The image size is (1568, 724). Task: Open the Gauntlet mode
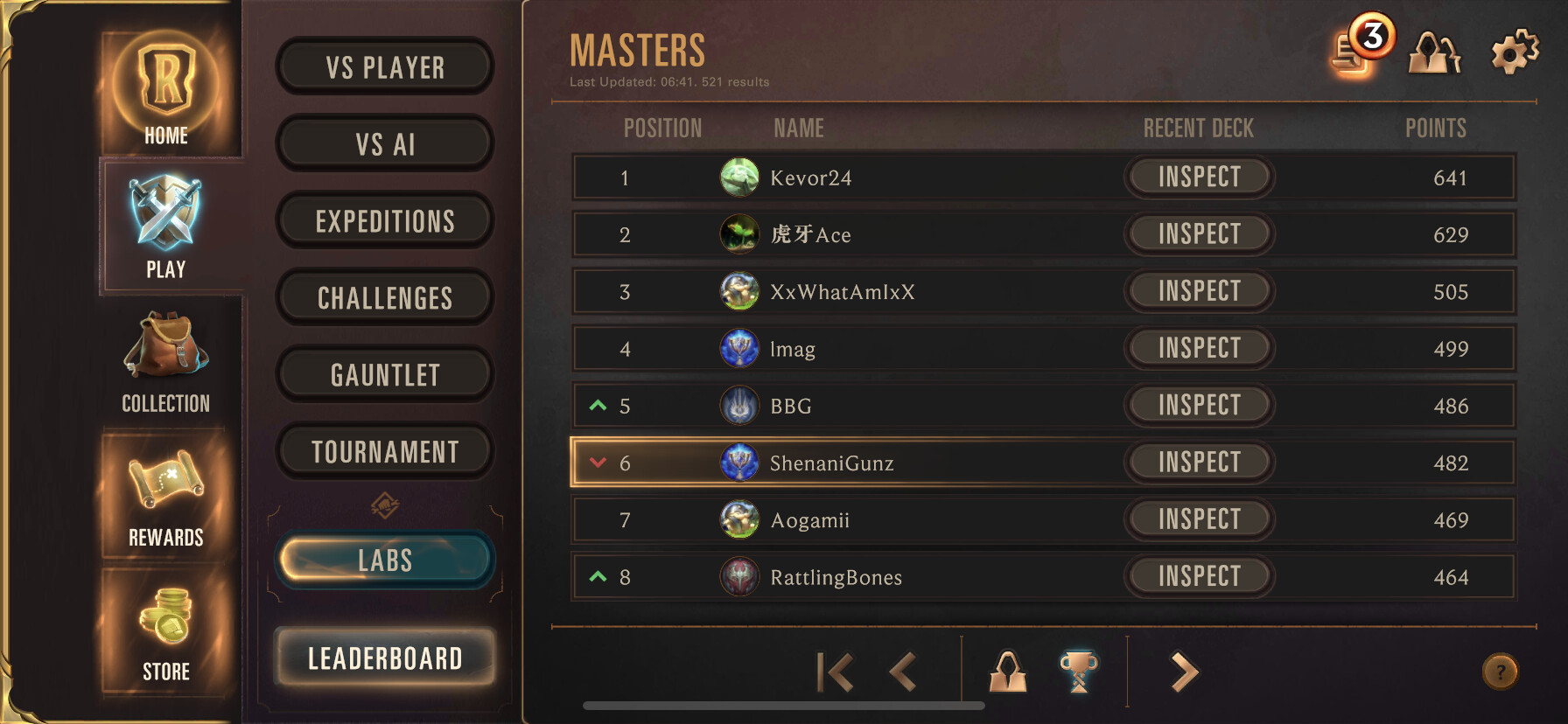coord(385,374)
